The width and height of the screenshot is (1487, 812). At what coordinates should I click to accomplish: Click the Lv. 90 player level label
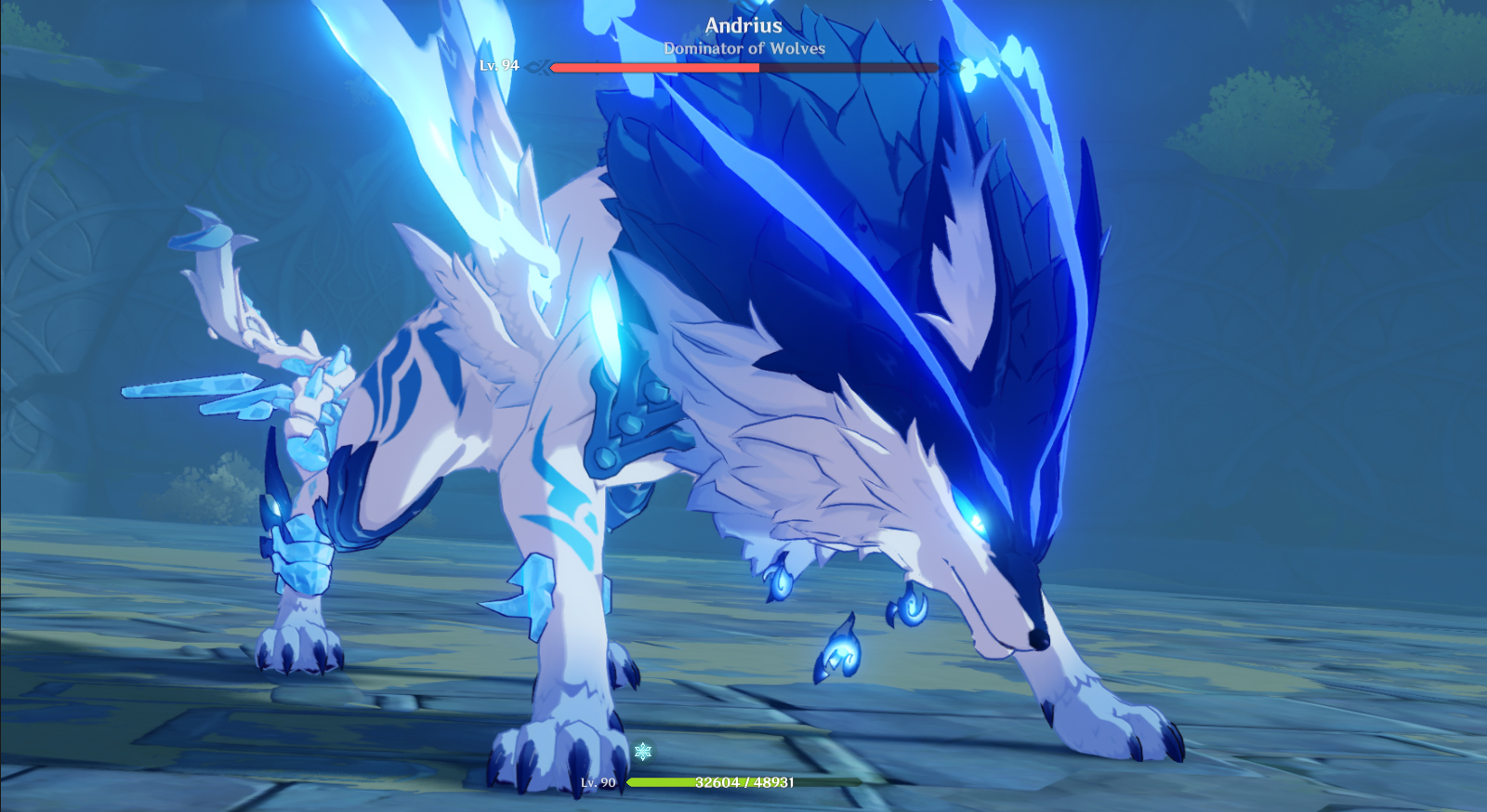tap(599, 783)
